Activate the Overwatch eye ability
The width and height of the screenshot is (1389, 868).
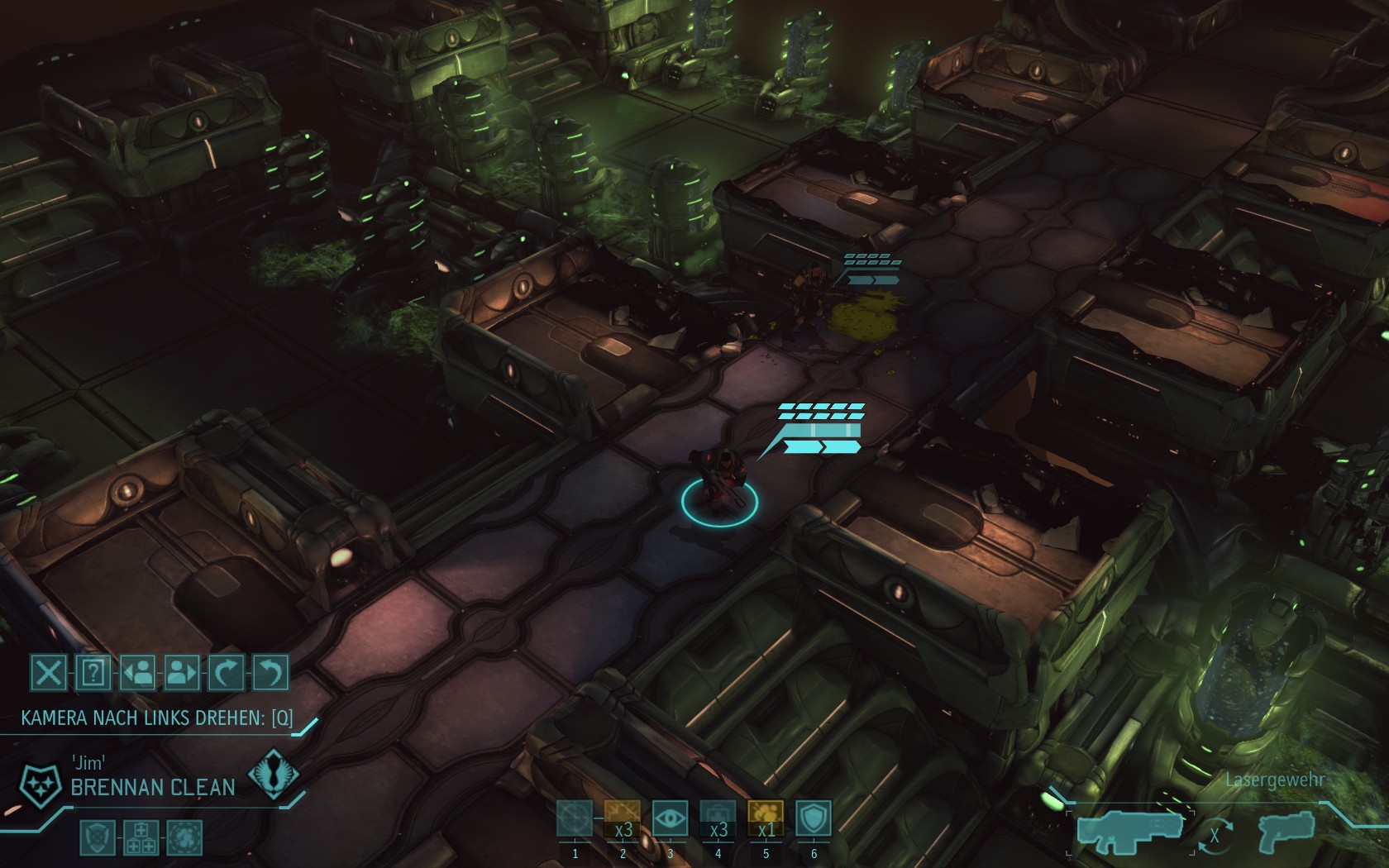coord(670,819)
